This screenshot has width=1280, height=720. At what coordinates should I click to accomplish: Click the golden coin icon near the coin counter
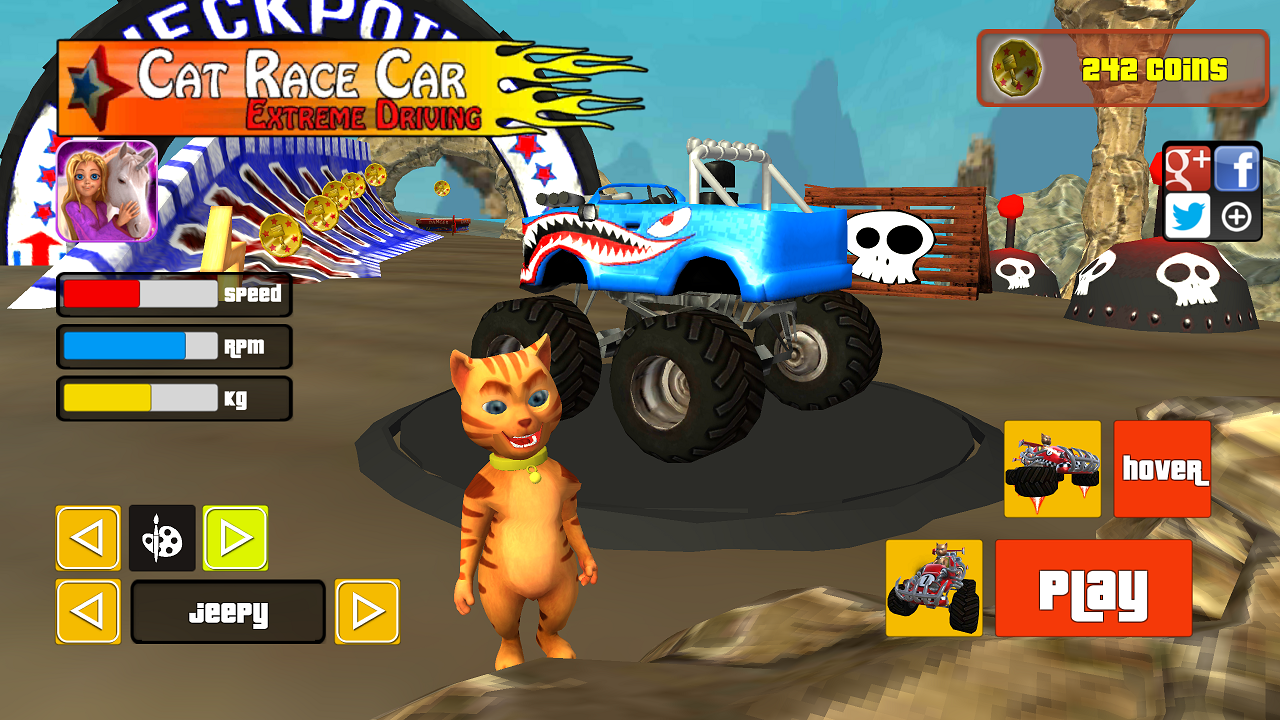point(1017,68)
